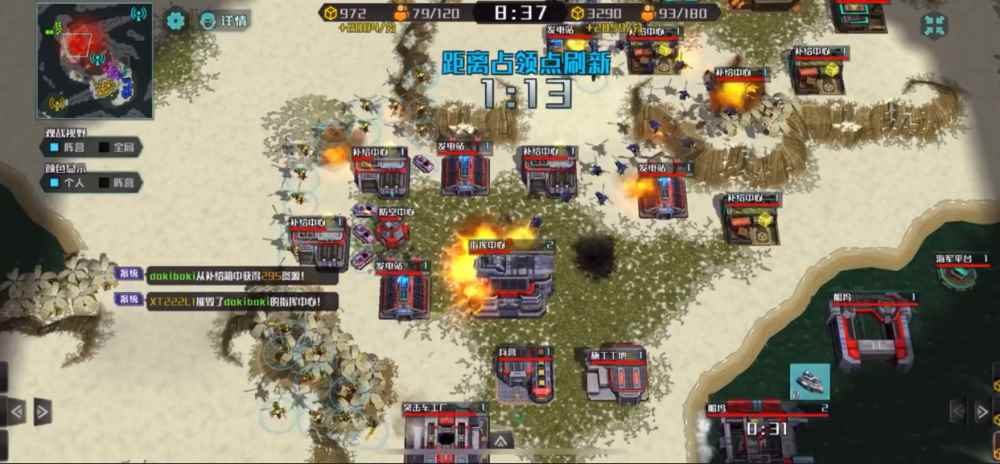The image size is (1000, 464).
Task: Open the 详情 details panel
Action: tap(225, 19)
